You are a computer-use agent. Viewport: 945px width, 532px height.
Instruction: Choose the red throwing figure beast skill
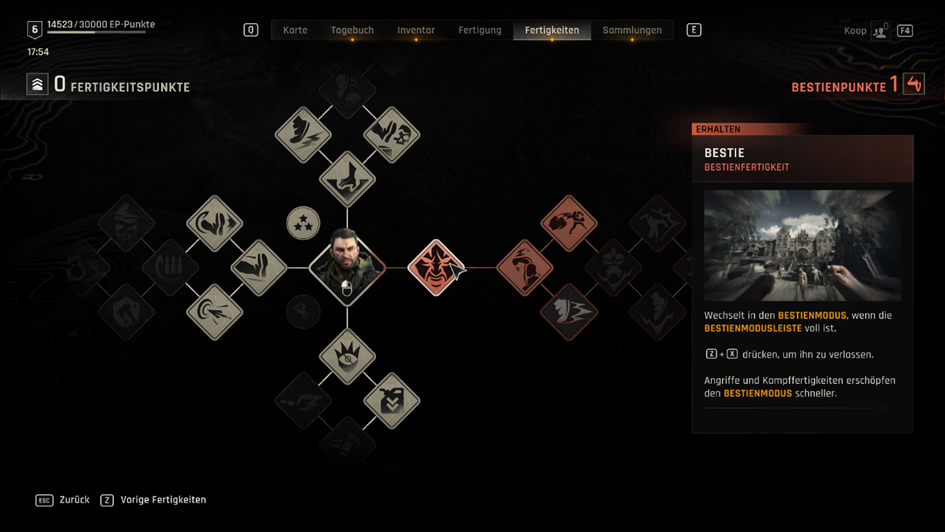[x=569, y=223]
